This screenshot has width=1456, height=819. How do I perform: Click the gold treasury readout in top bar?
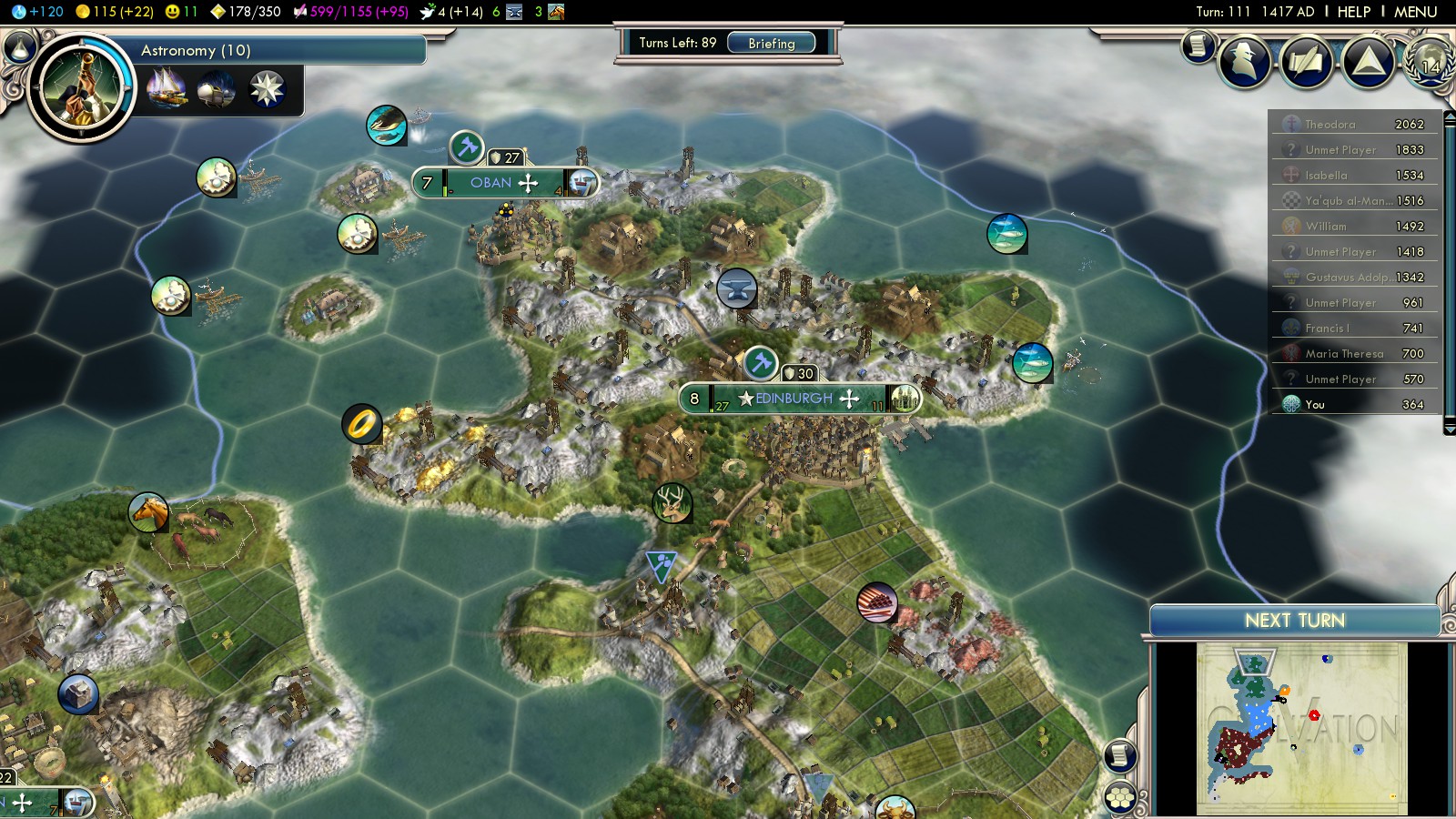tap(115, 12)
